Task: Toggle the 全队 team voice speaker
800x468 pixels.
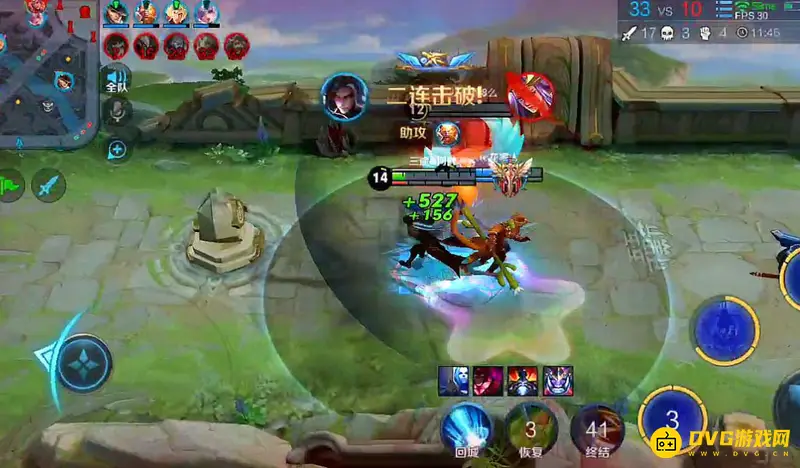Action: [117, 79]
